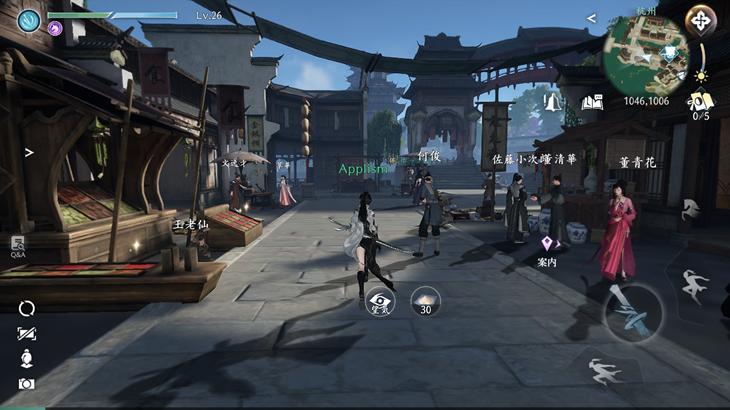Use the consumable item showing 30
Screen dimensions: 730x410
425,300
